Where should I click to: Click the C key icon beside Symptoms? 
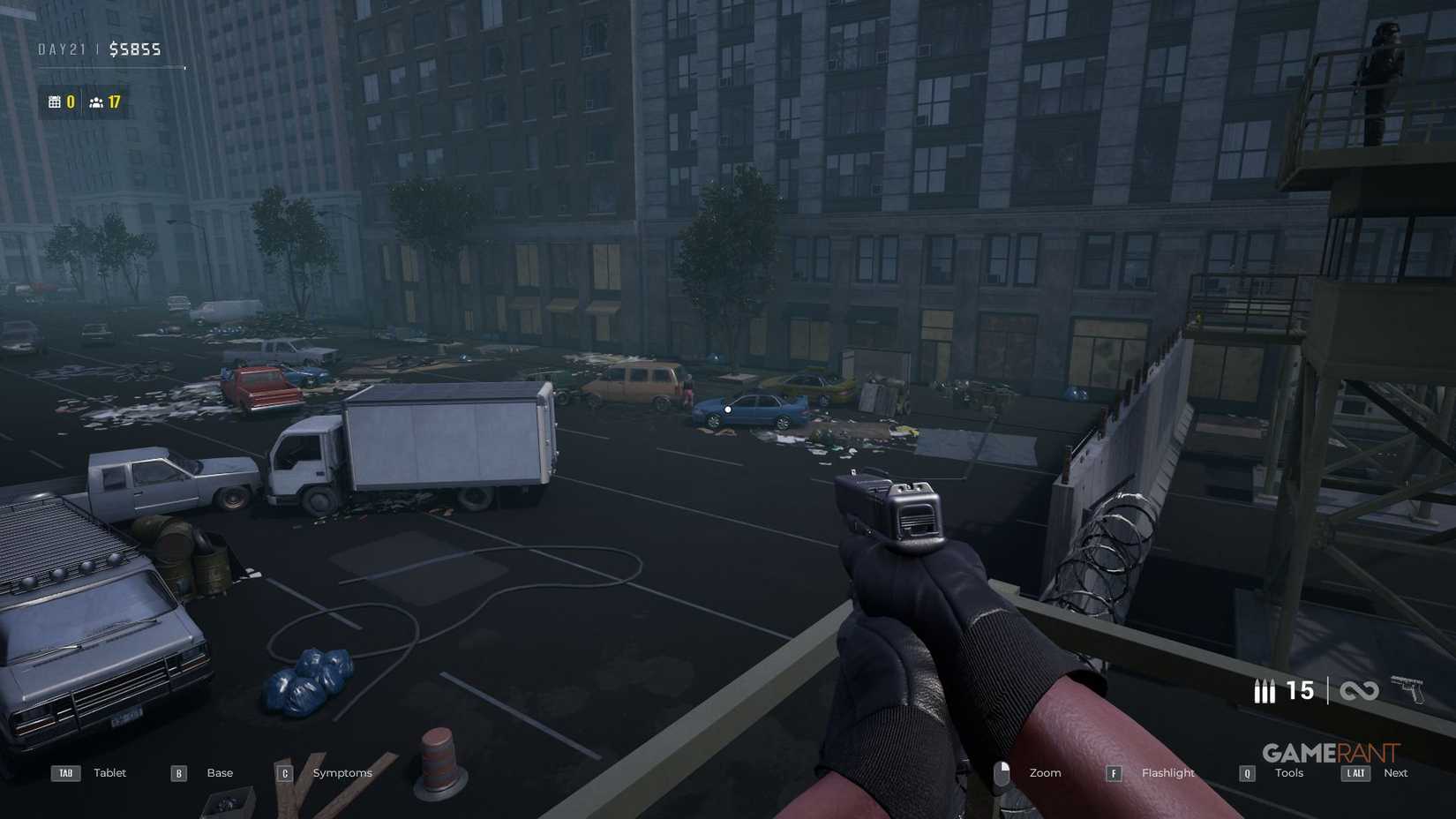(x=284, y=772)
